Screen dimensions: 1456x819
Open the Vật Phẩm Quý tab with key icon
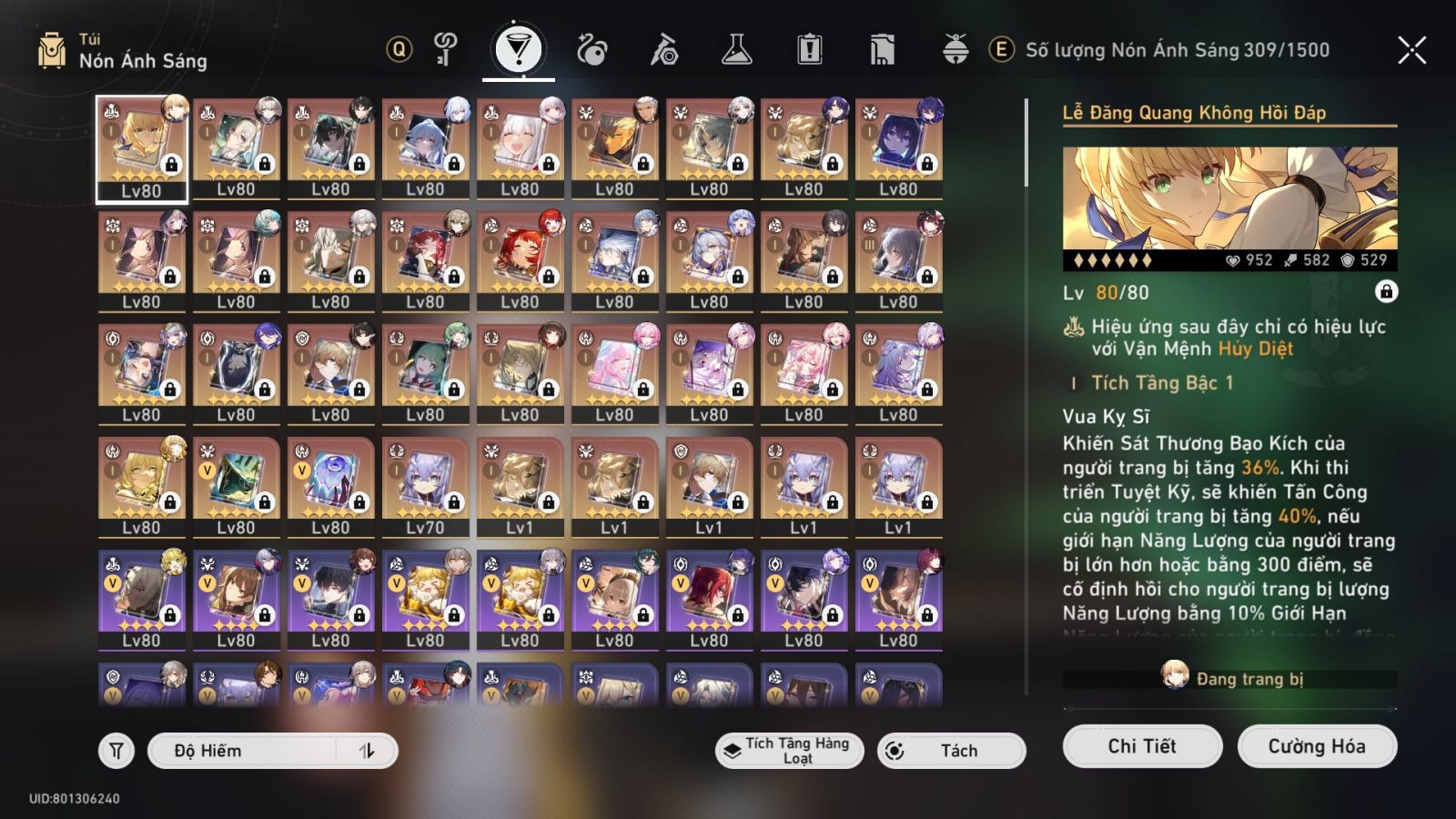click(447, 52)
